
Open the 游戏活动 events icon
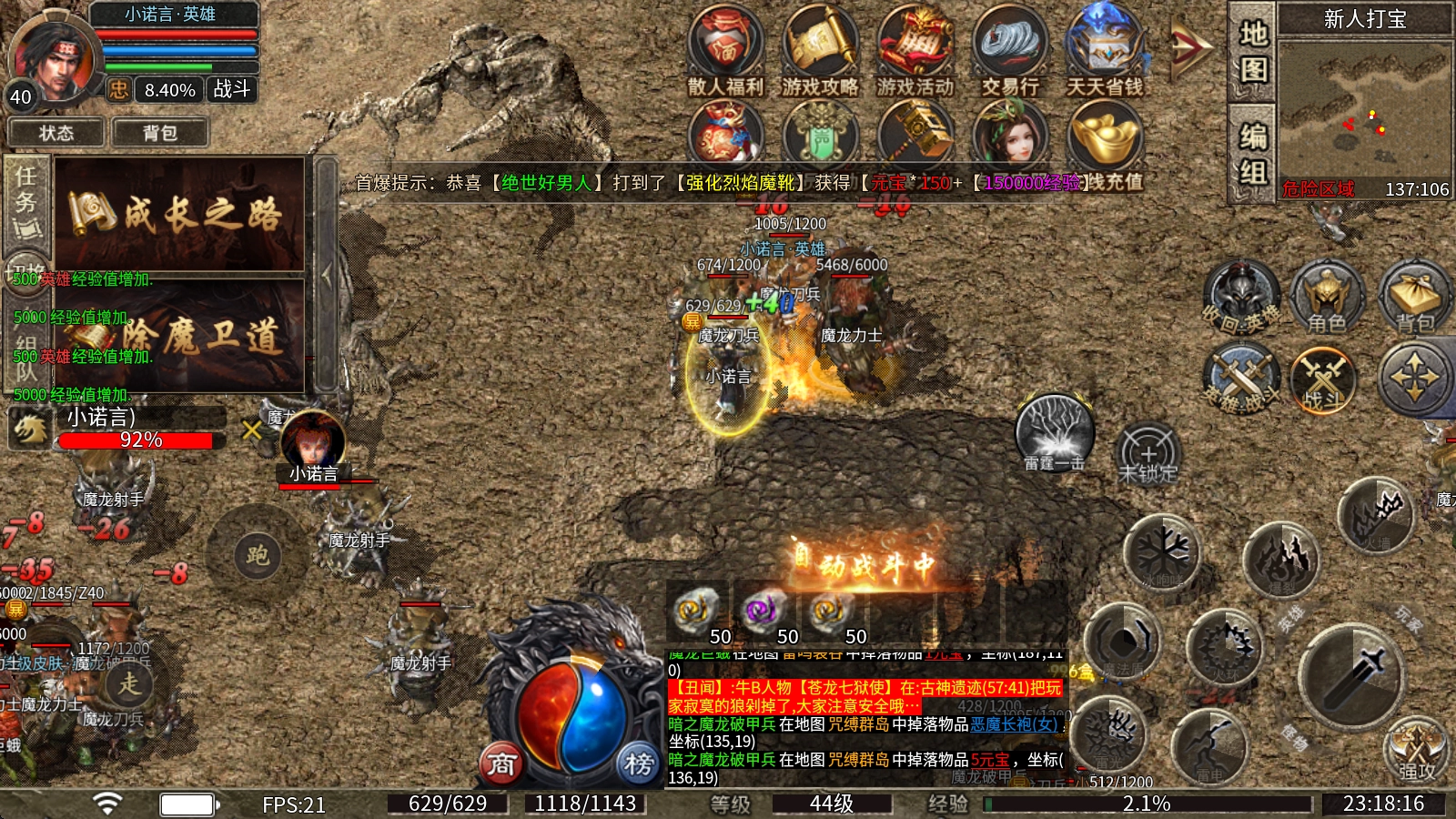[x=915, y=50]
